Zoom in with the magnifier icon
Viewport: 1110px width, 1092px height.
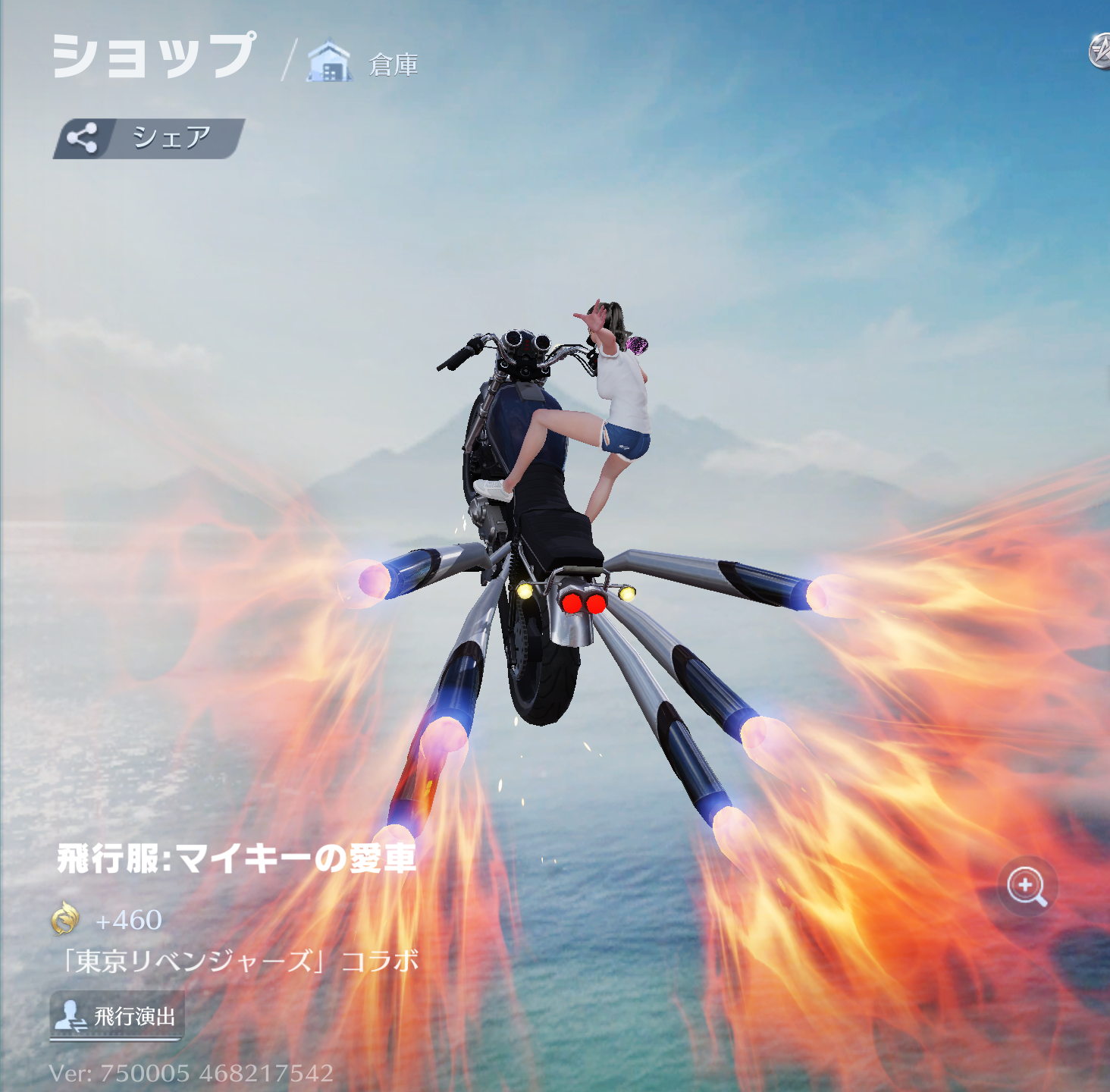(1027, 886)
